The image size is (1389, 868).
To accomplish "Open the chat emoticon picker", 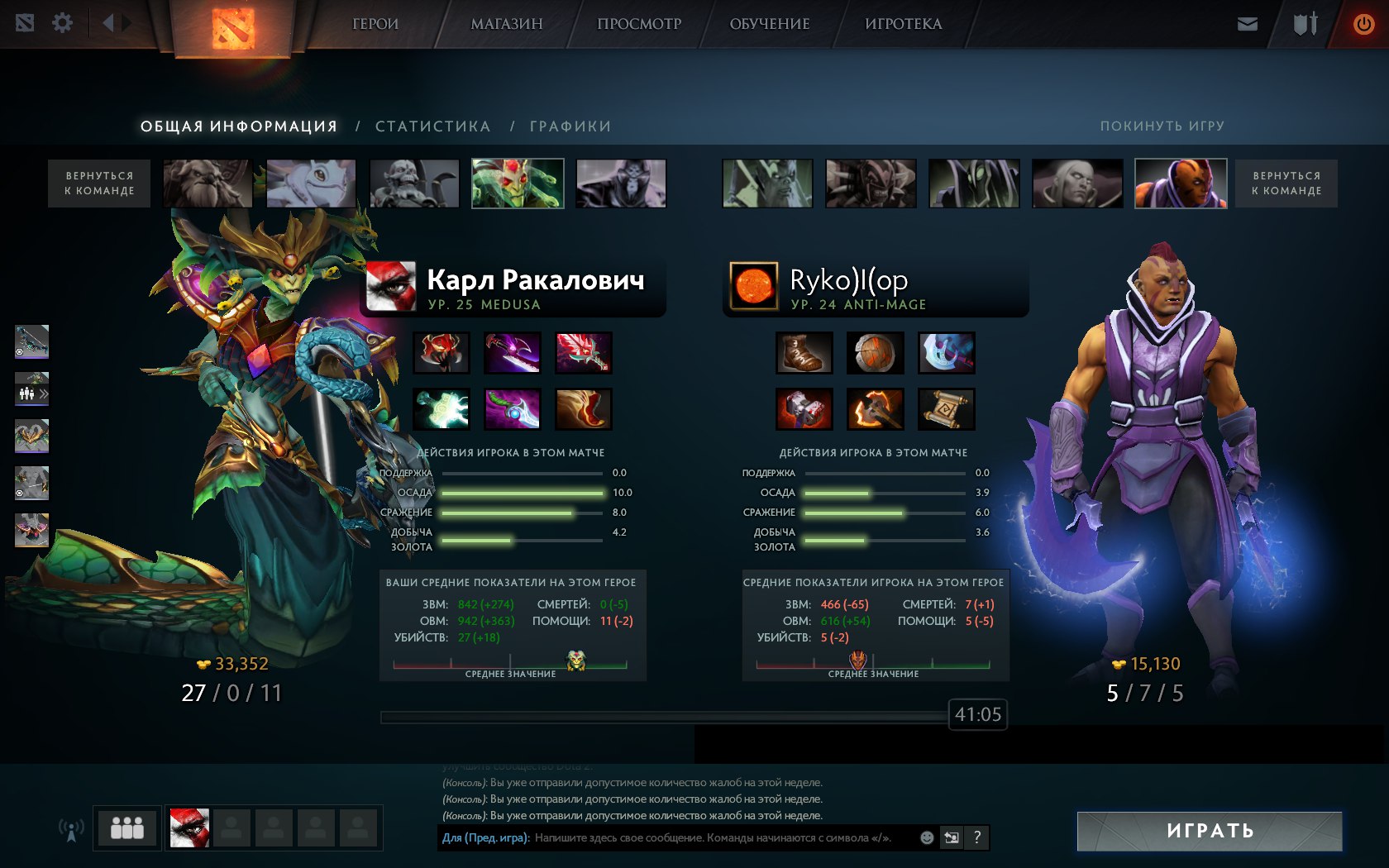I will (x=927, y=837).
